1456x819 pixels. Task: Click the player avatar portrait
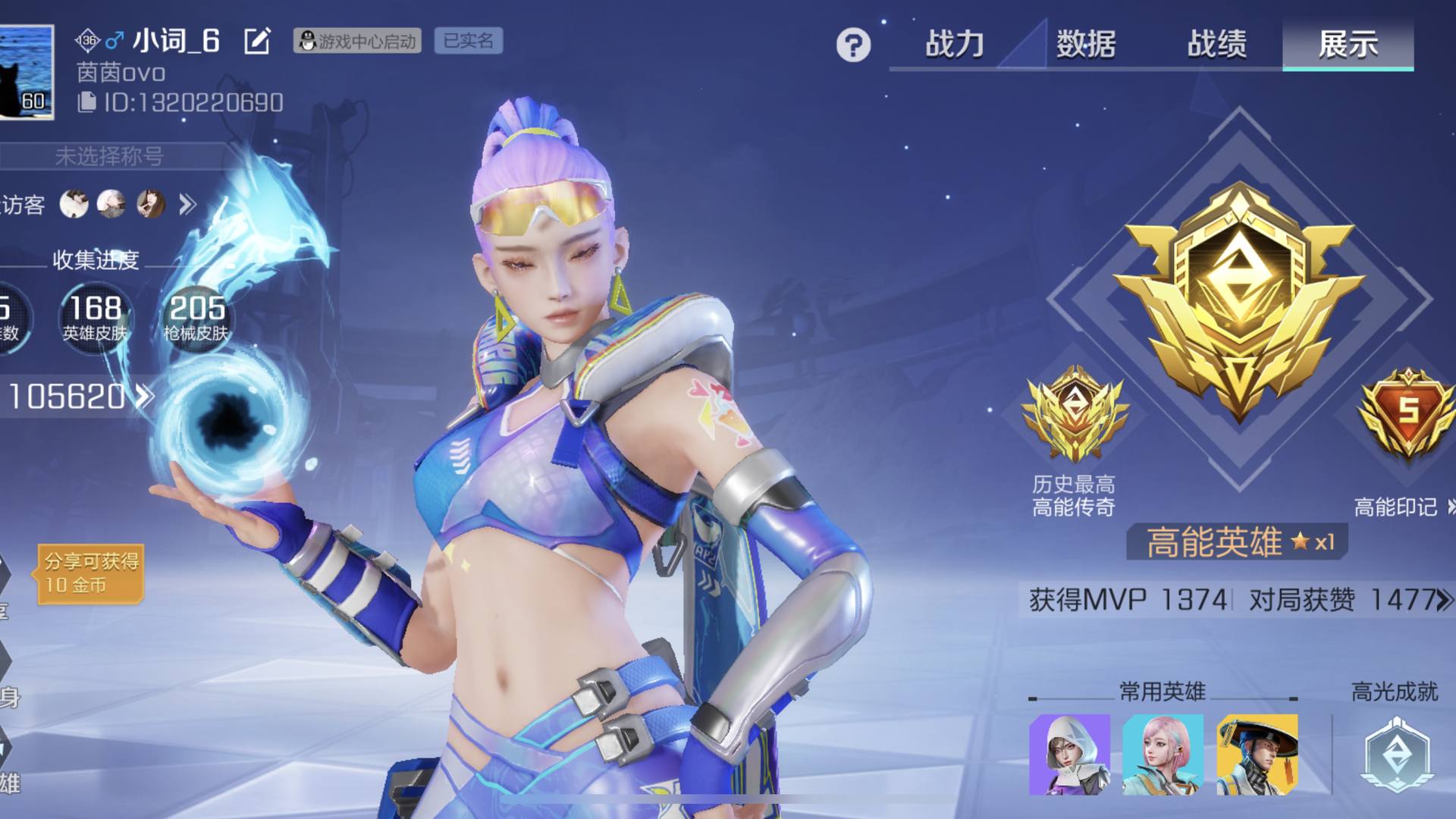click(27, 72)
